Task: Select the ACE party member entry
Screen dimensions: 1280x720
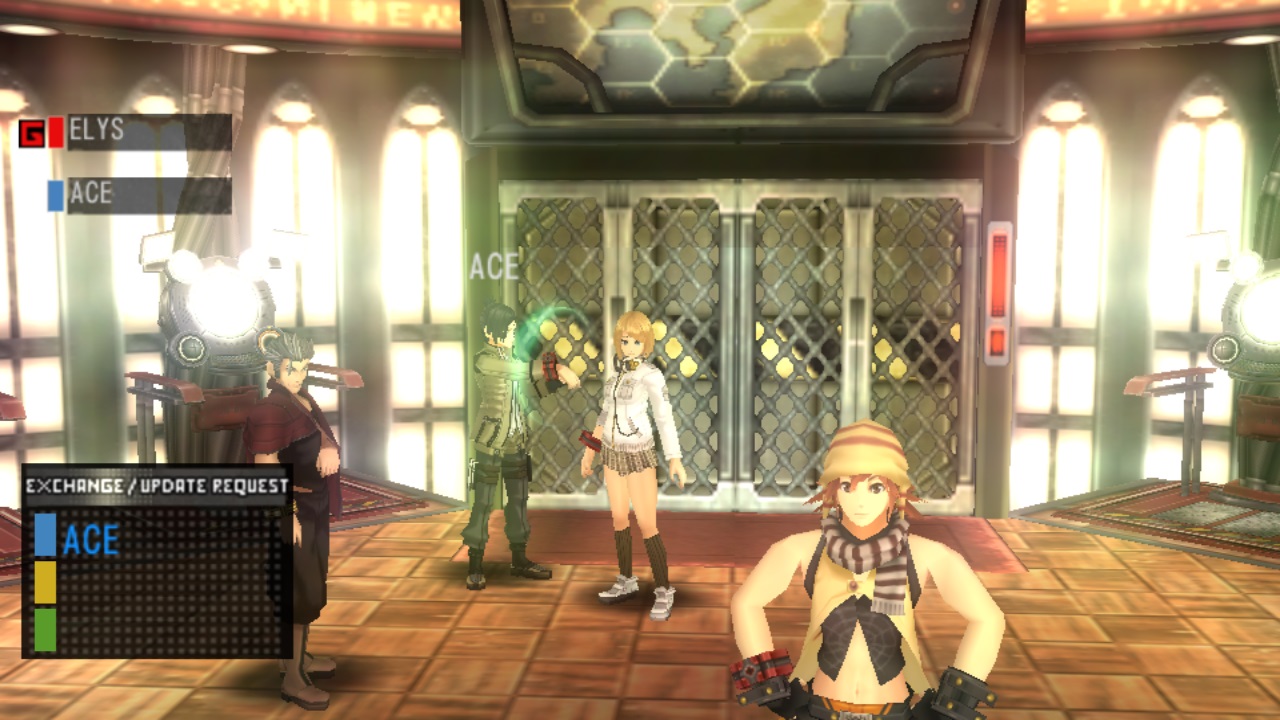Action: [x=148, y=195]
